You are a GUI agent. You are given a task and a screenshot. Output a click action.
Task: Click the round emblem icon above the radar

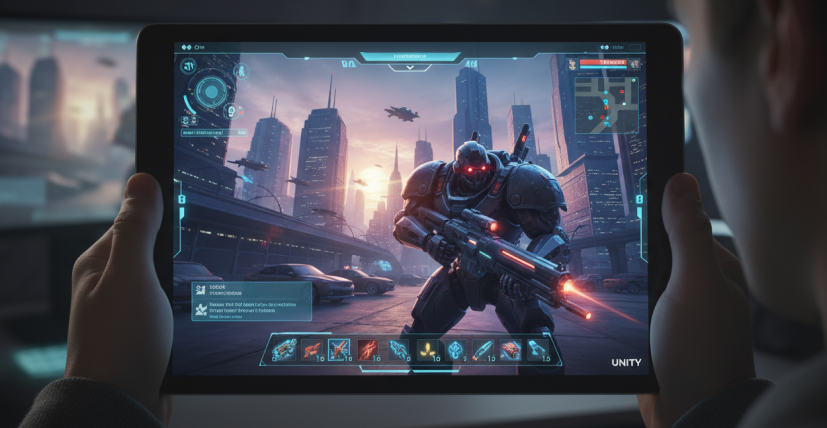pyautogui.click(x=188, y=67)
